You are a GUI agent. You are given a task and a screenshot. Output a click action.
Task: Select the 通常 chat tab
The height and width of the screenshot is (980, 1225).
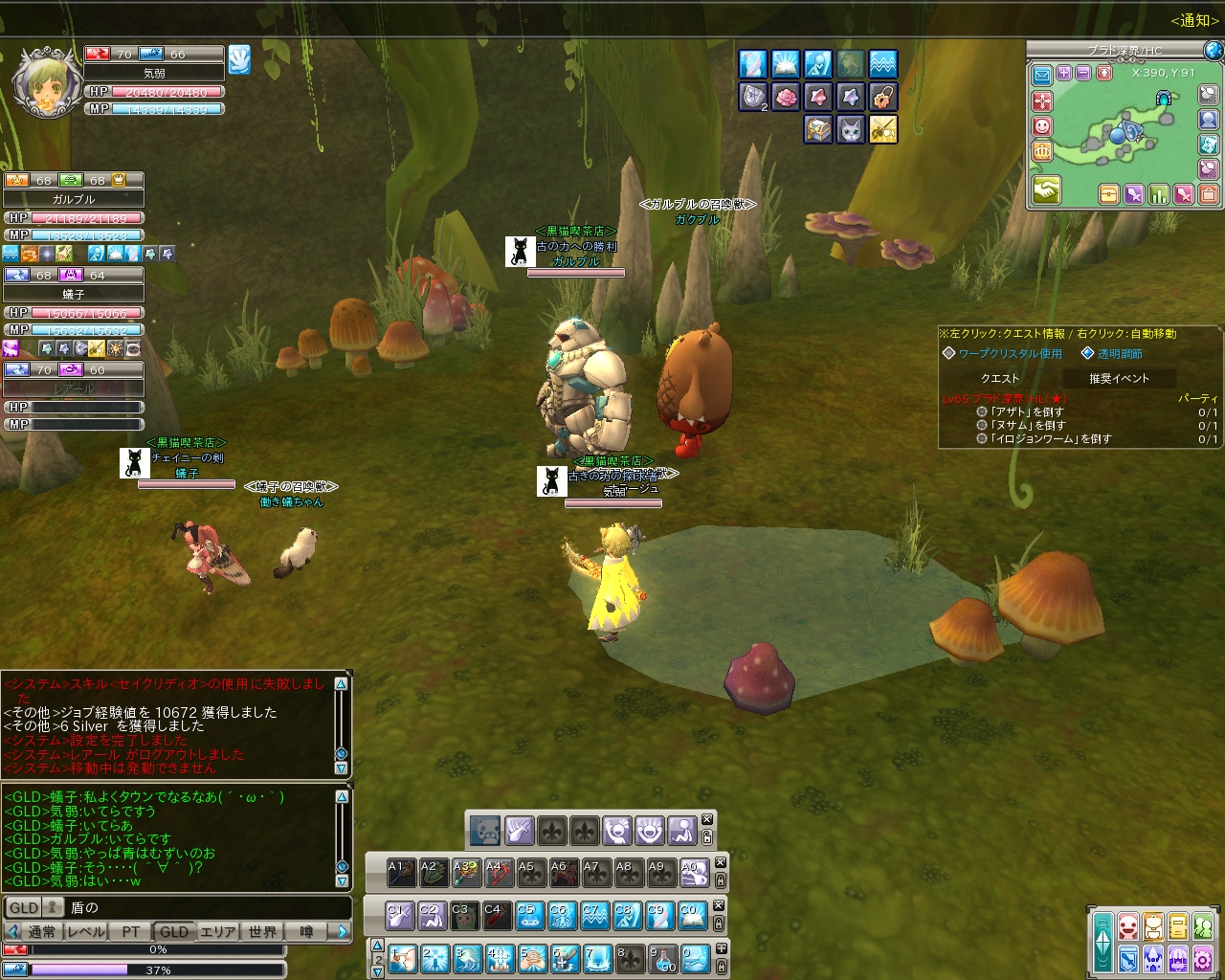click(42, 931)
